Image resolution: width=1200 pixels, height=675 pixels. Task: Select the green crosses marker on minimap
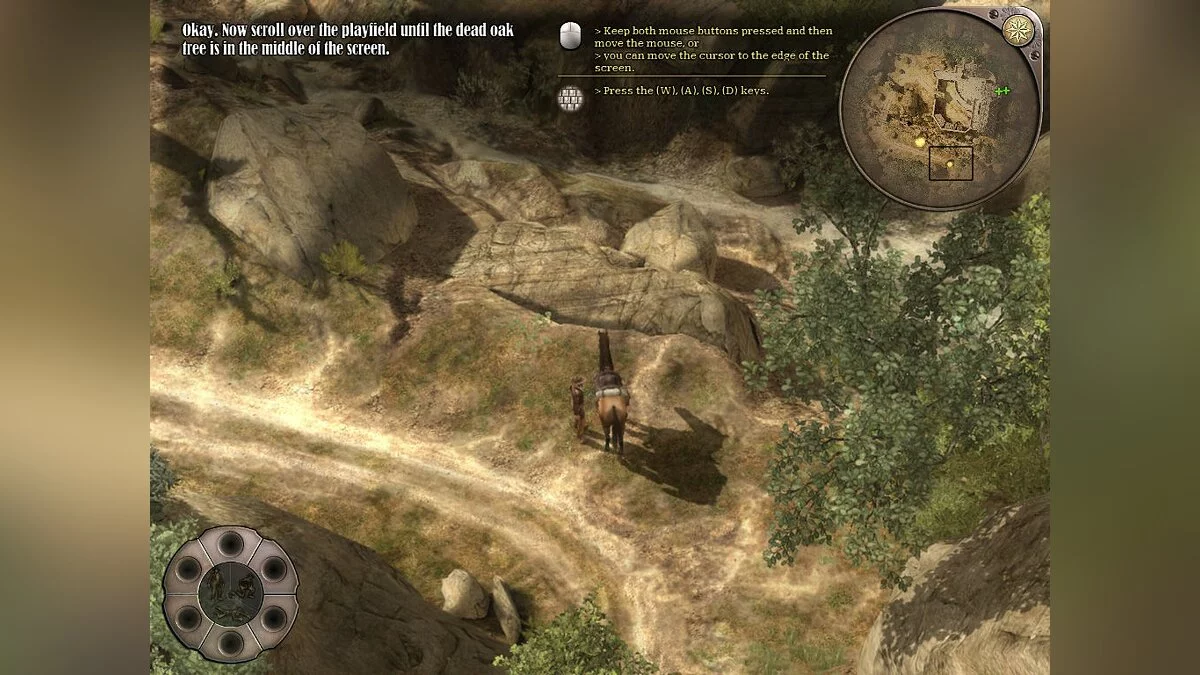coord(1002,91)
